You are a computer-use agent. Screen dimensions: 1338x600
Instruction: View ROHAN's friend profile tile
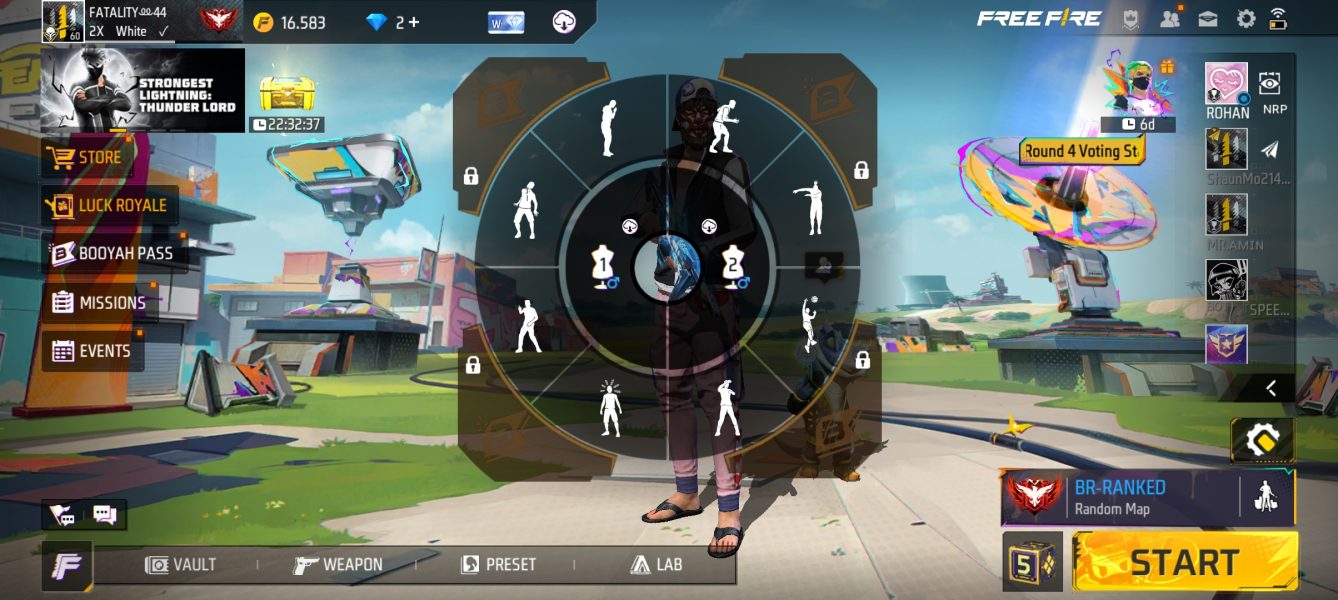1226,90
